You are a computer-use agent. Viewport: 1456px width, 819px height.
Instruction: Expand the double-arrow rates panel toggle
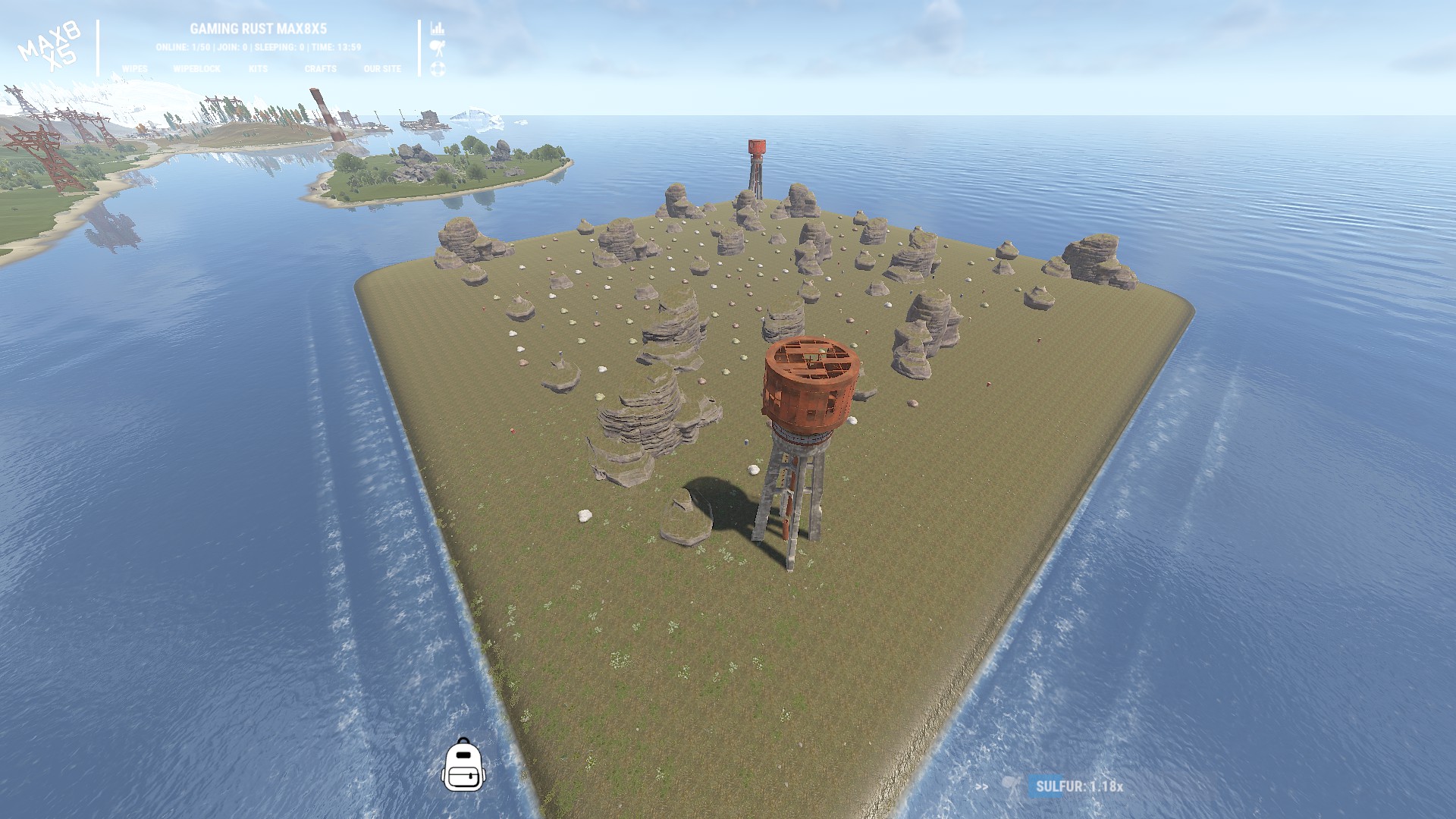(x=982, y=786)
